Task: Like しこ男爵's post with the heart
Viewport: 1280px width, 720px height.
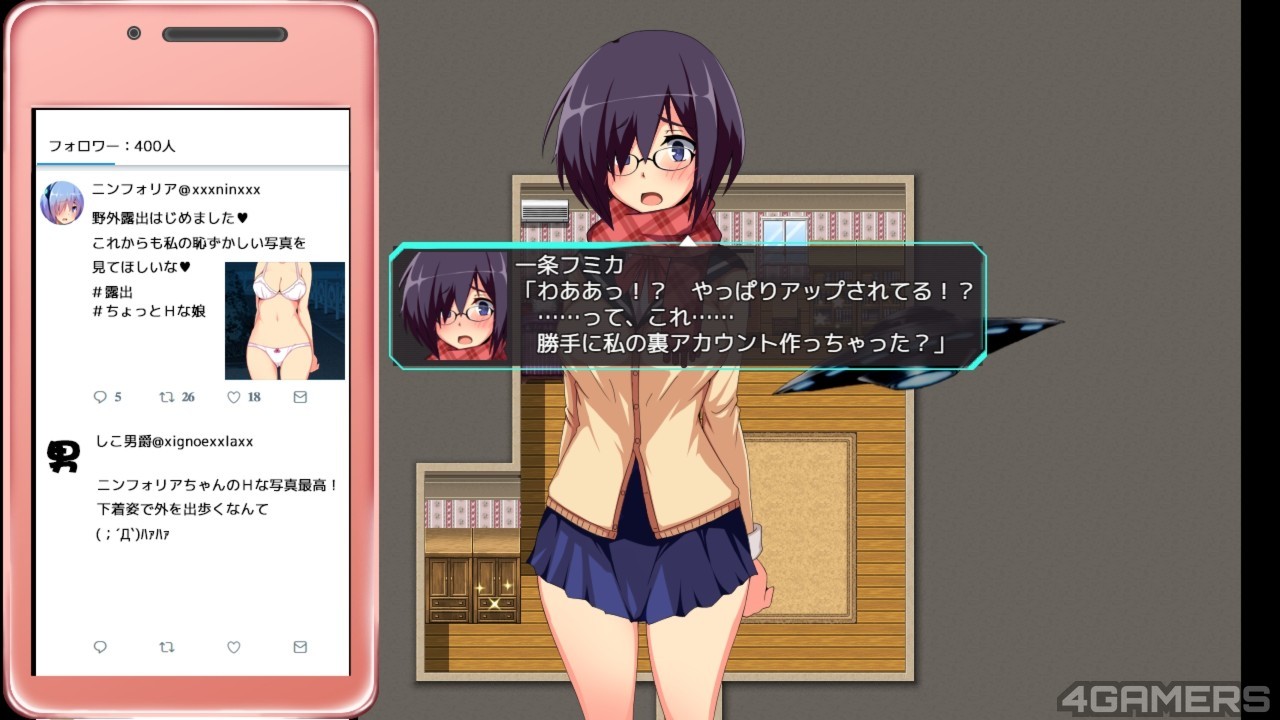Action: 234,647
